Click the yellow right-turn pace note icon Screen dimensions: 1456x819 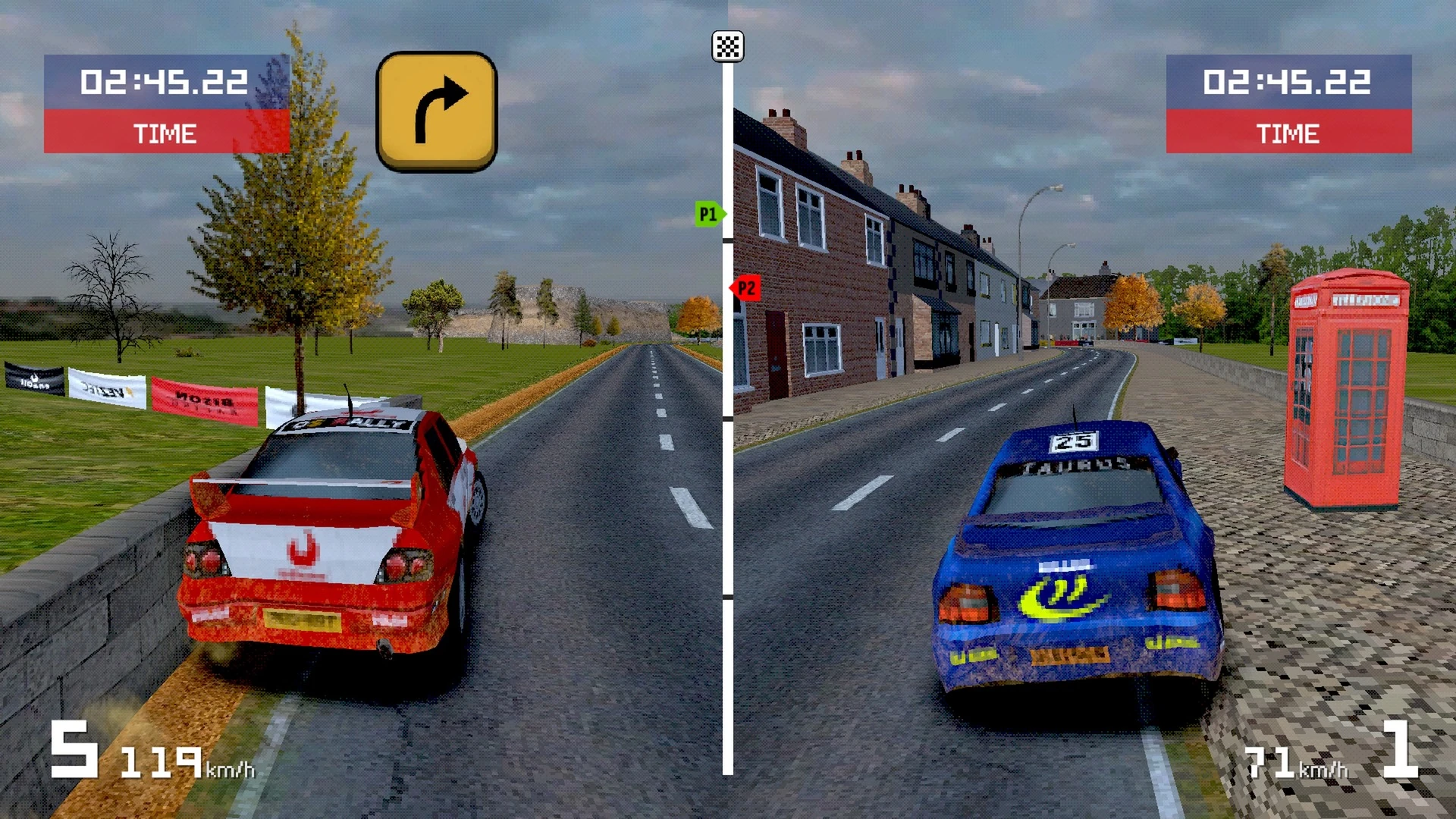click(436, 111)
